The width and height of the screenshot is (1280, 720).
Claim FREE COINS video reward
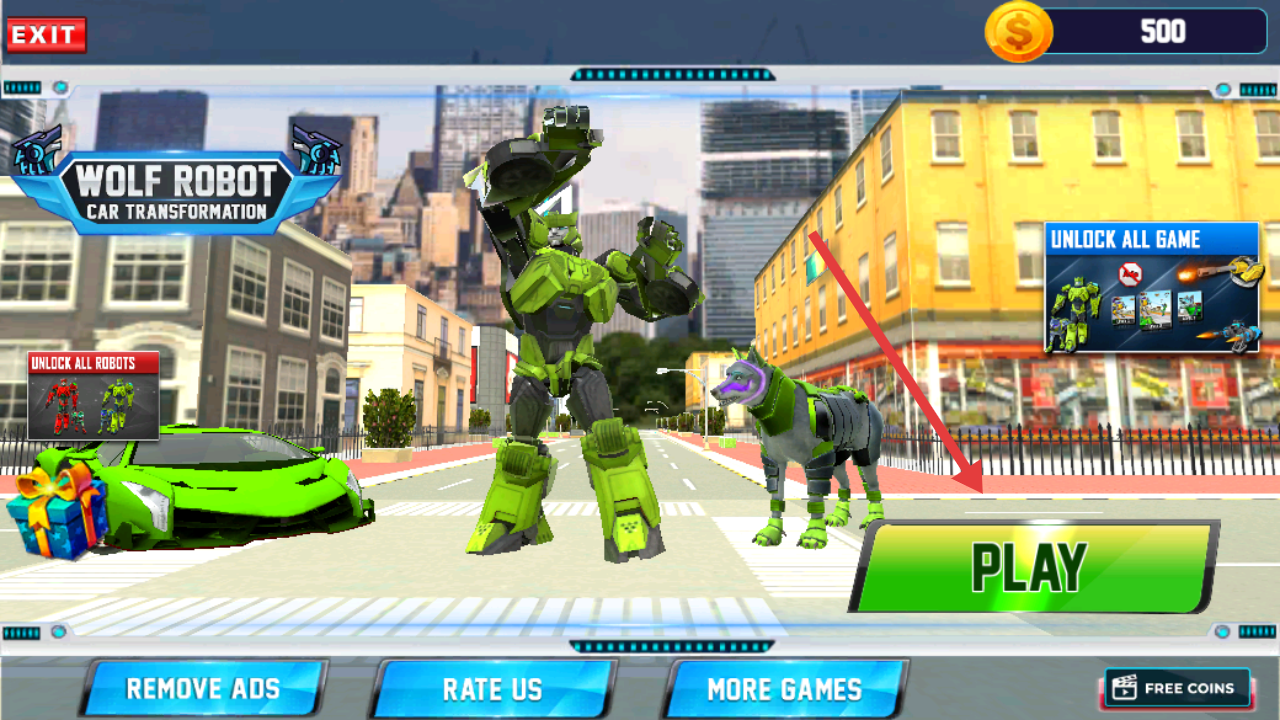(x=1177, y=688)
